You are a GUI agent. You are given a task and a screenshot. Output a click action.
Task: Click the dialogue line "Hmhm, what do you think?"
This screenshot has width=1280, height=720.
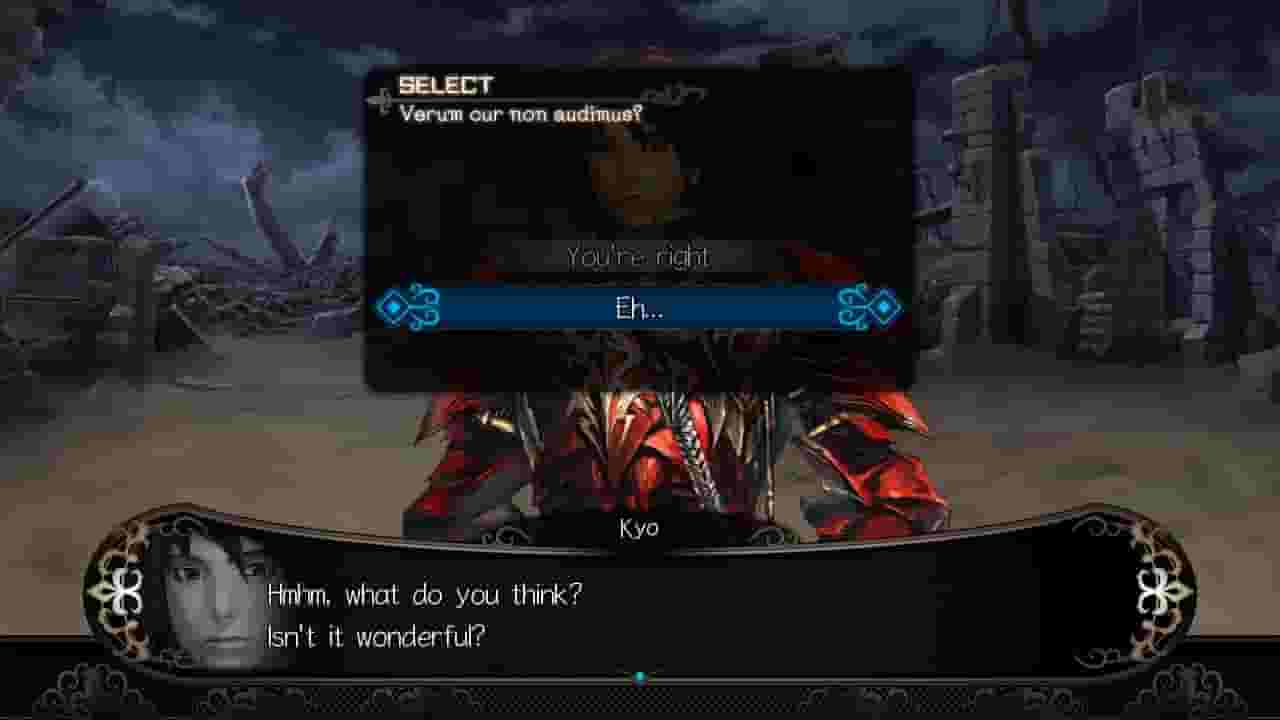click(424, 592)
